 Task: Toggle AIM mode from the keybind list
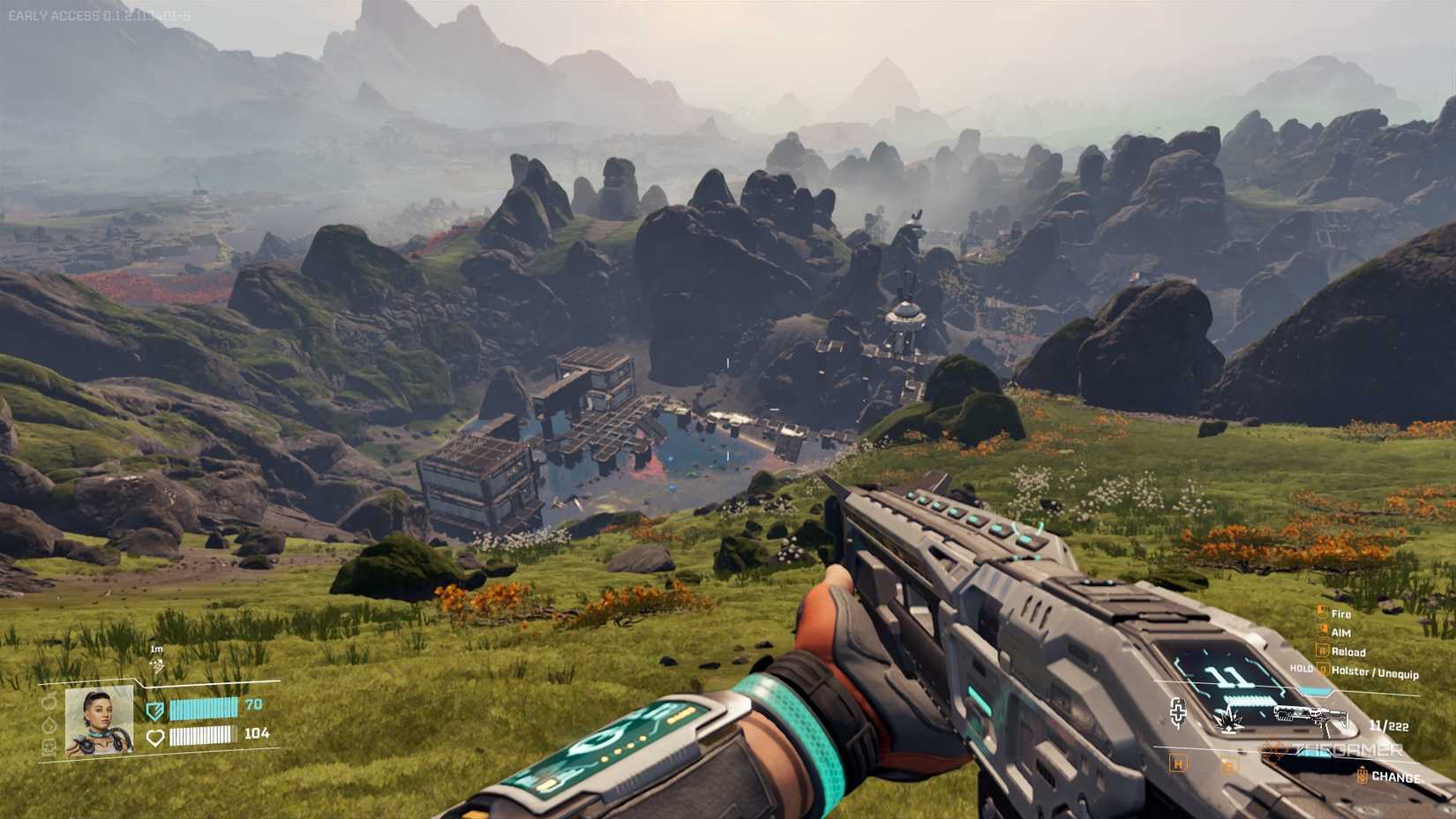coord(1341,632)
